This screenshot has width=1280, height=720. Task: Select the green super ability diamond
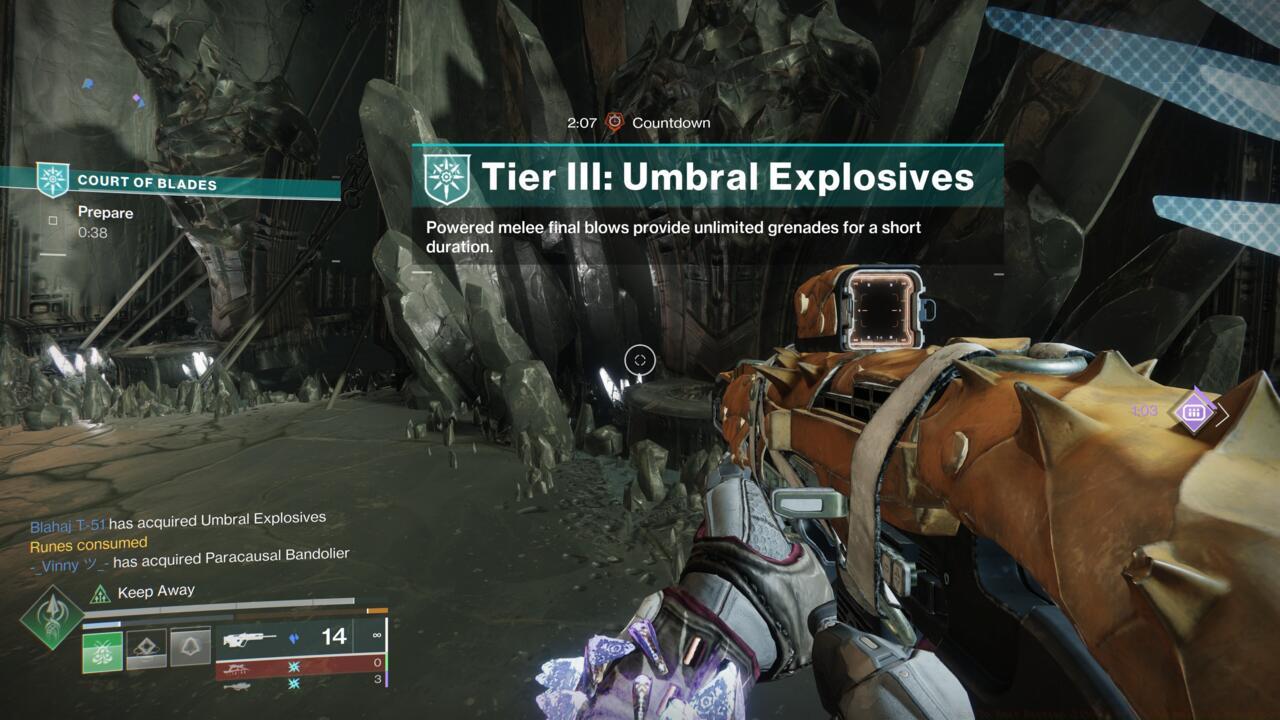pyautogui.click(x=52, y=617)
